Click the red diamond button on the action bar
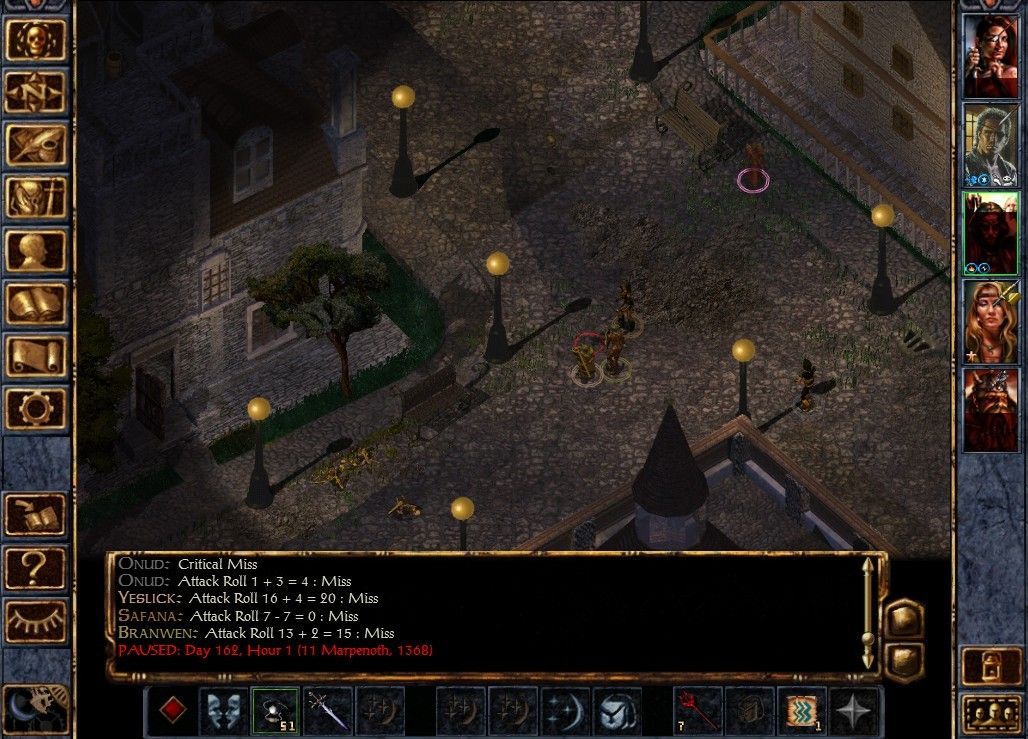Viewport: 1028px width, 739px height. pos(173,710)
